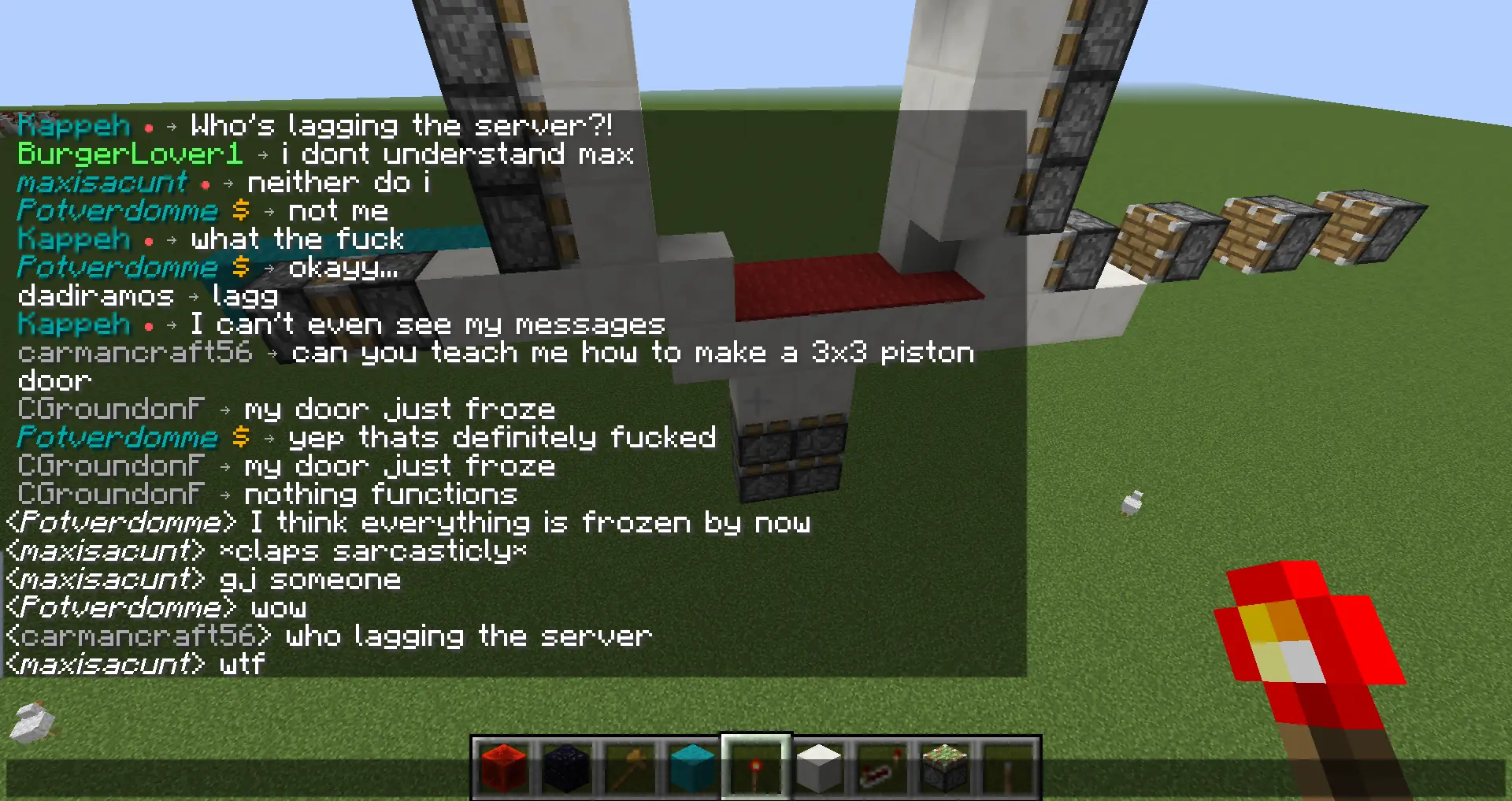The image size is (1512, 801).
Task: Choose the wooden axe in the hotbar
Action: (x=630, y=768)
